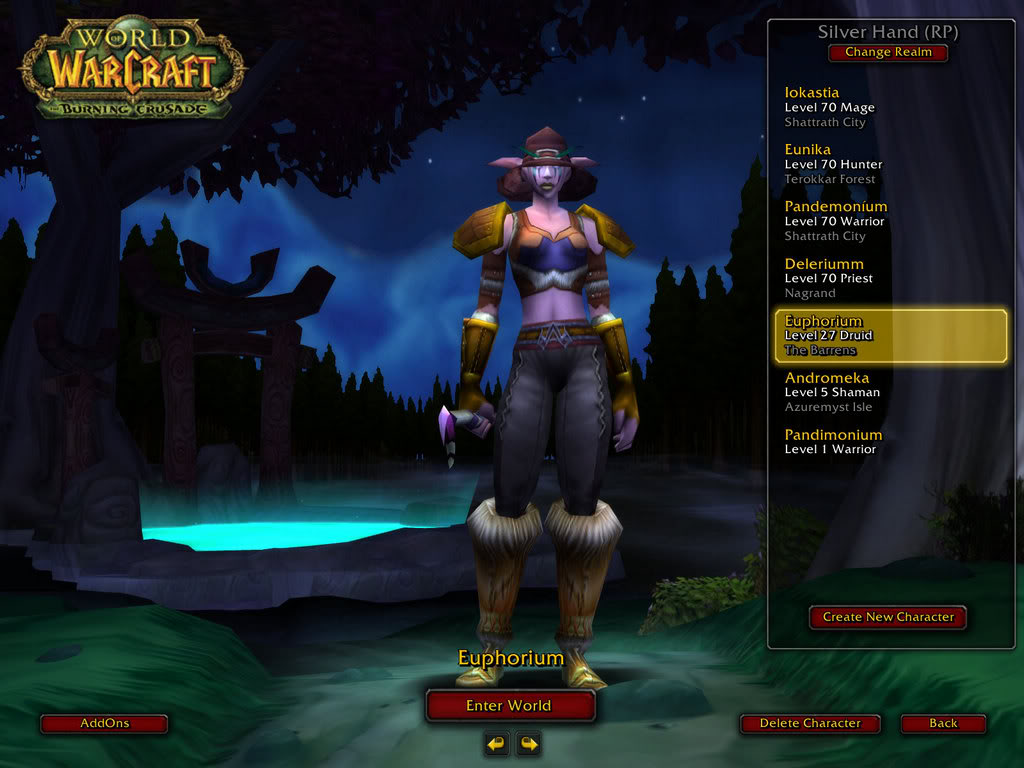Click the Delete Character button
Viewport: 1024px width, 768px height.
(810, 723)
